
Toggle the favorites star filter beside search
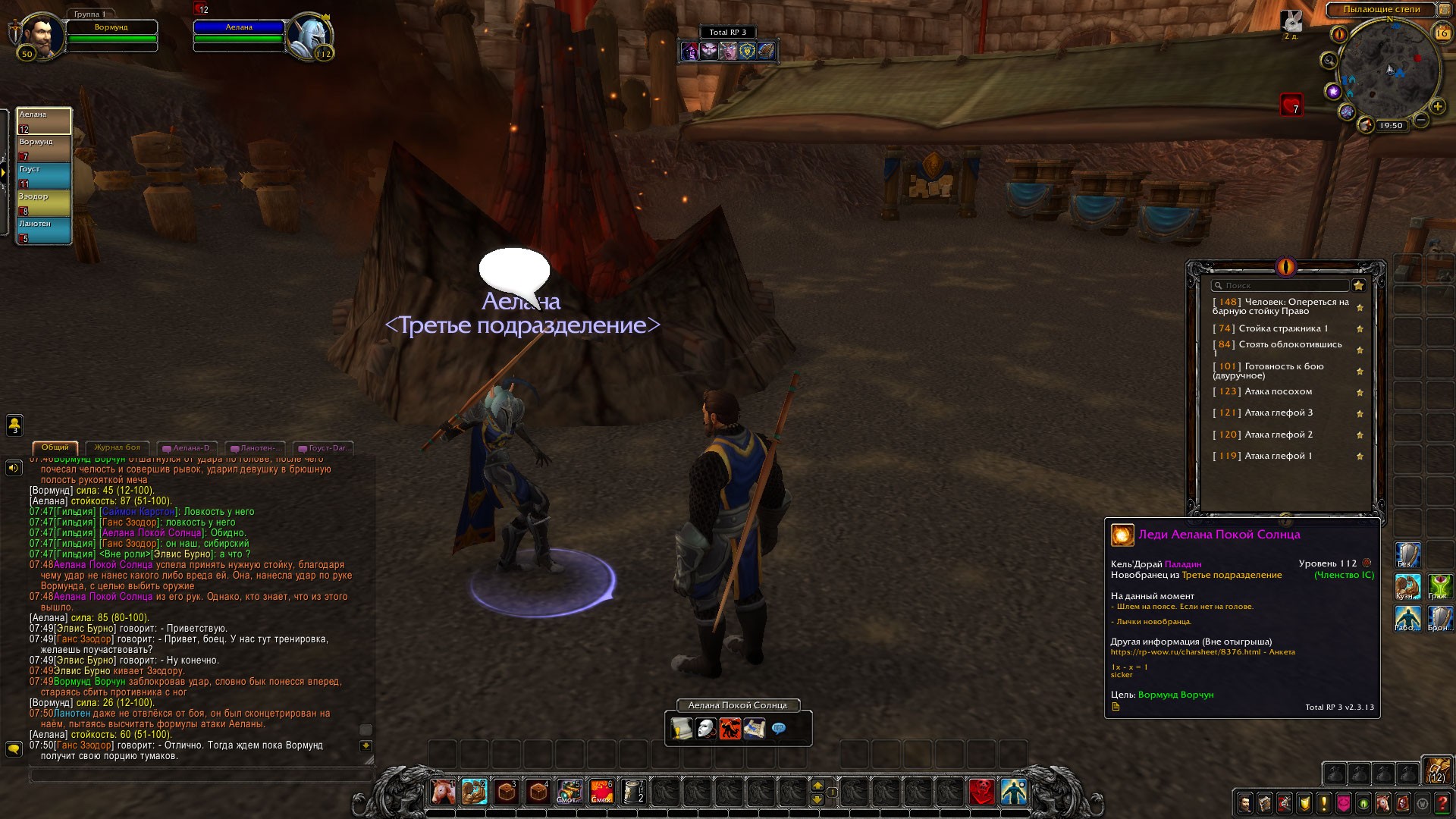pos(1359,286)
